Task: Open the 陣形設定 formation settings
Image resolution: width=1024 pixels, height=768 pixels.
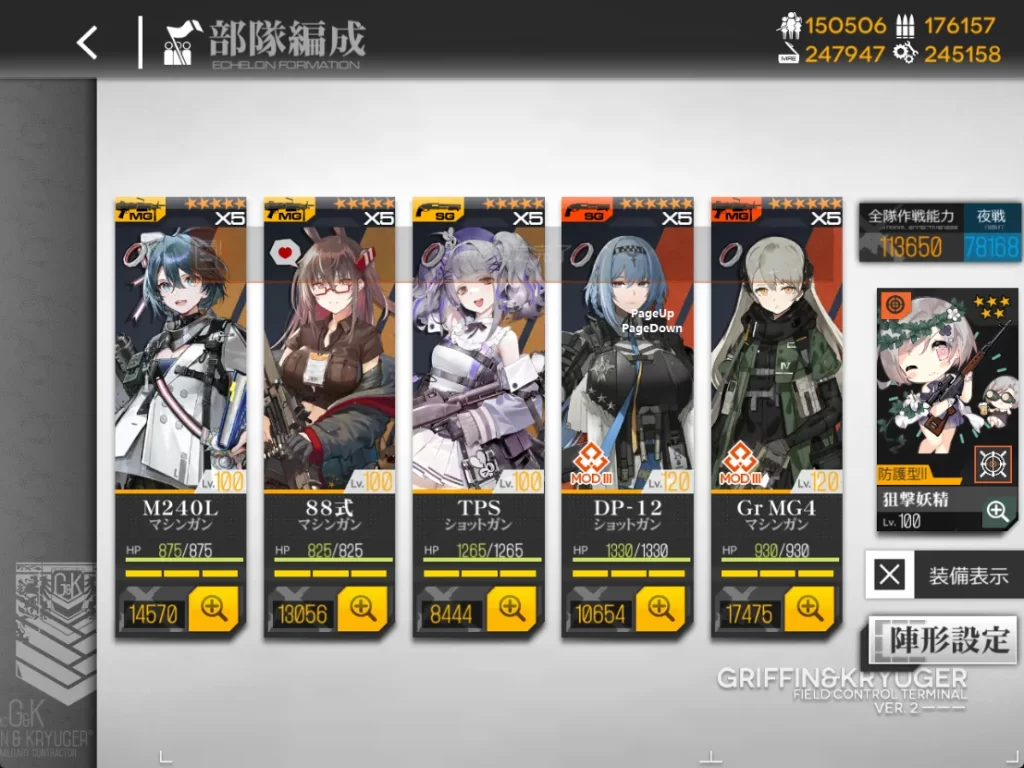Action: [x=942, y=640]
